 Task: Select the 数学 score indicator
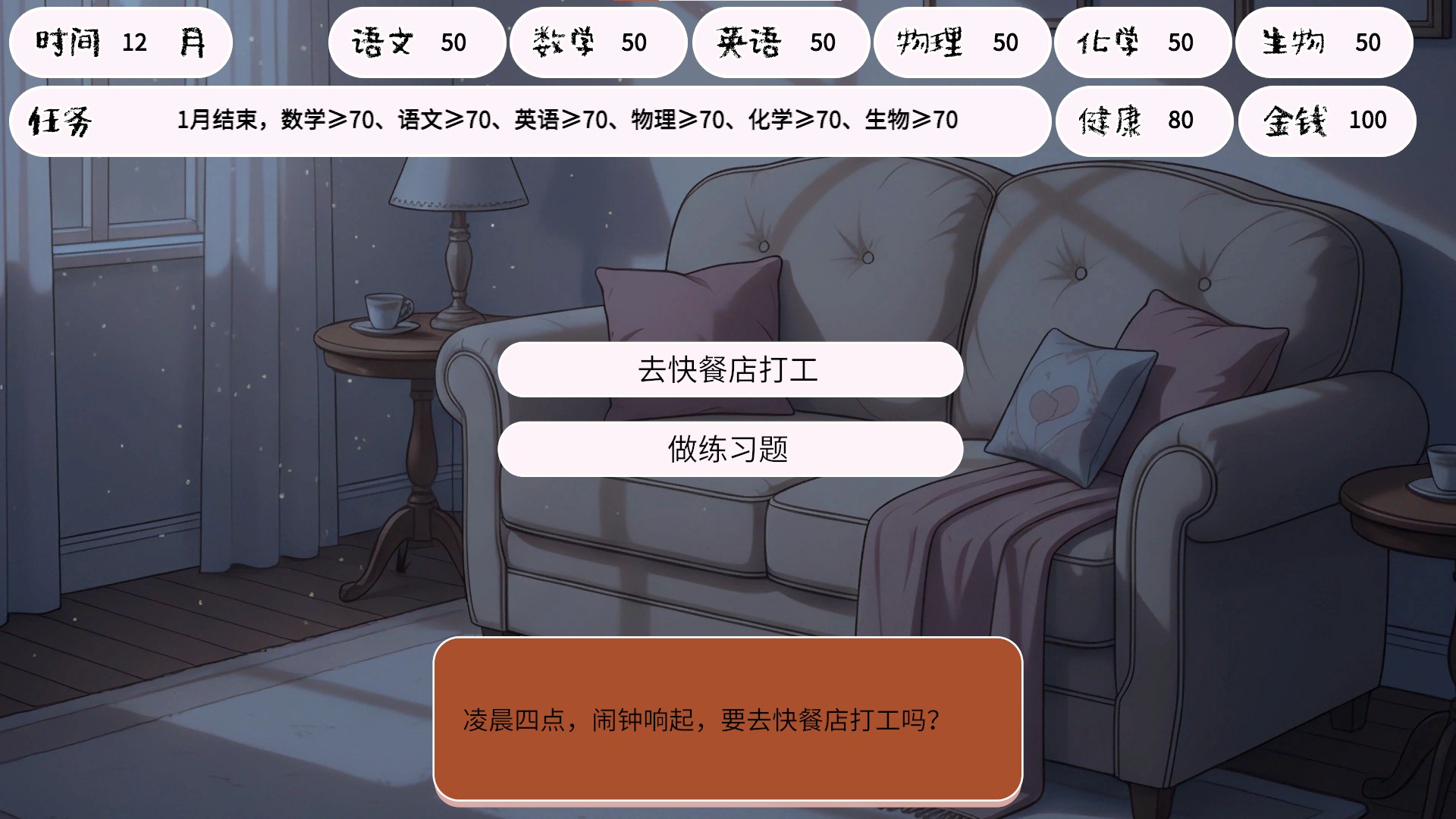(598, 43)
